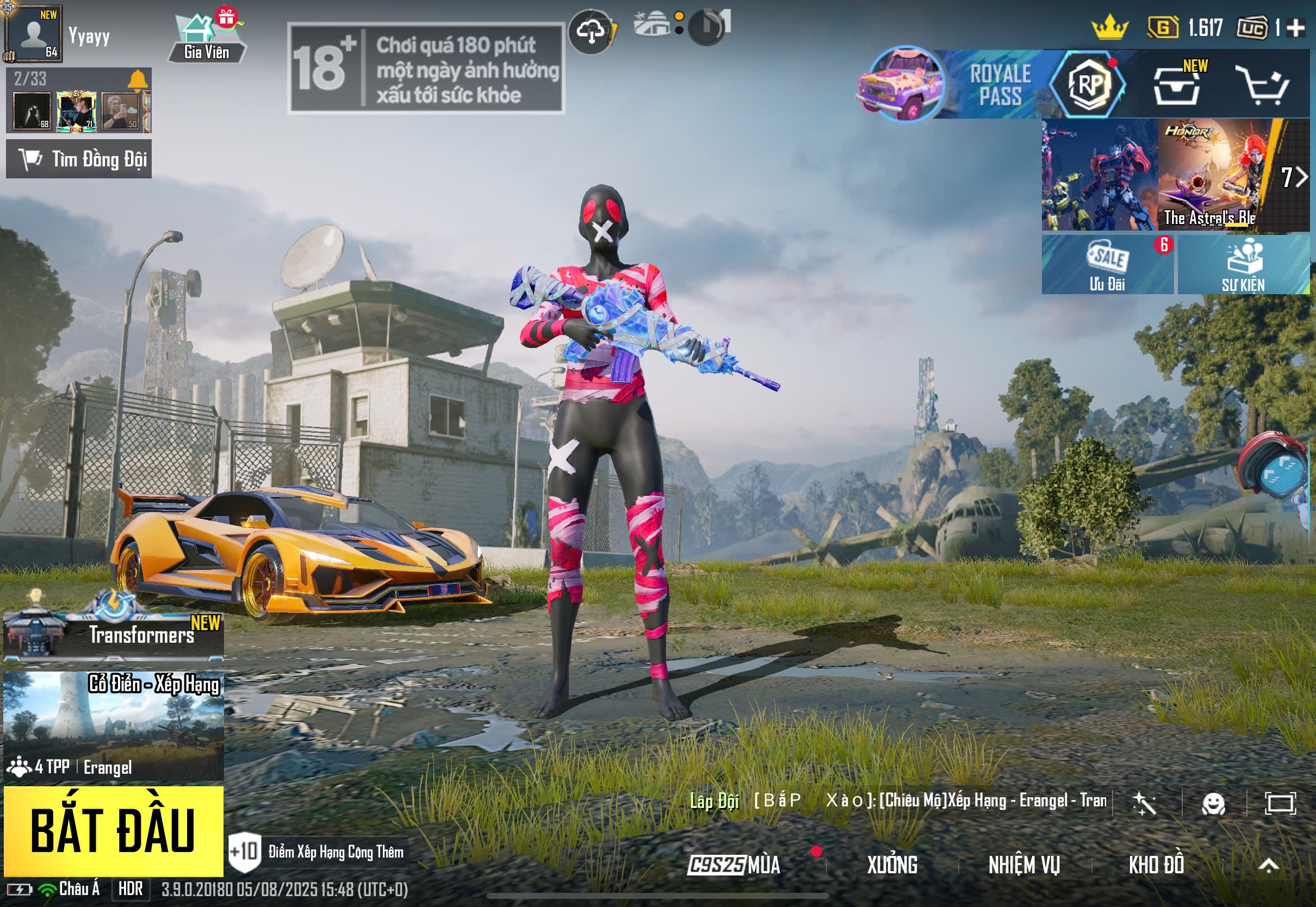Open the Ưu Đãi sale offers

1107,265
